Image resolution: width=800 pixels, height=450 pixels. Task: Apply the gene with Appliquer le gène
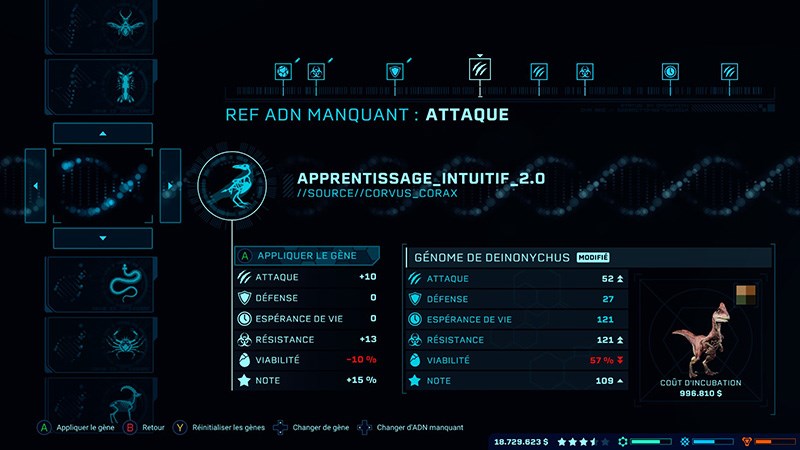coord(306,256)
